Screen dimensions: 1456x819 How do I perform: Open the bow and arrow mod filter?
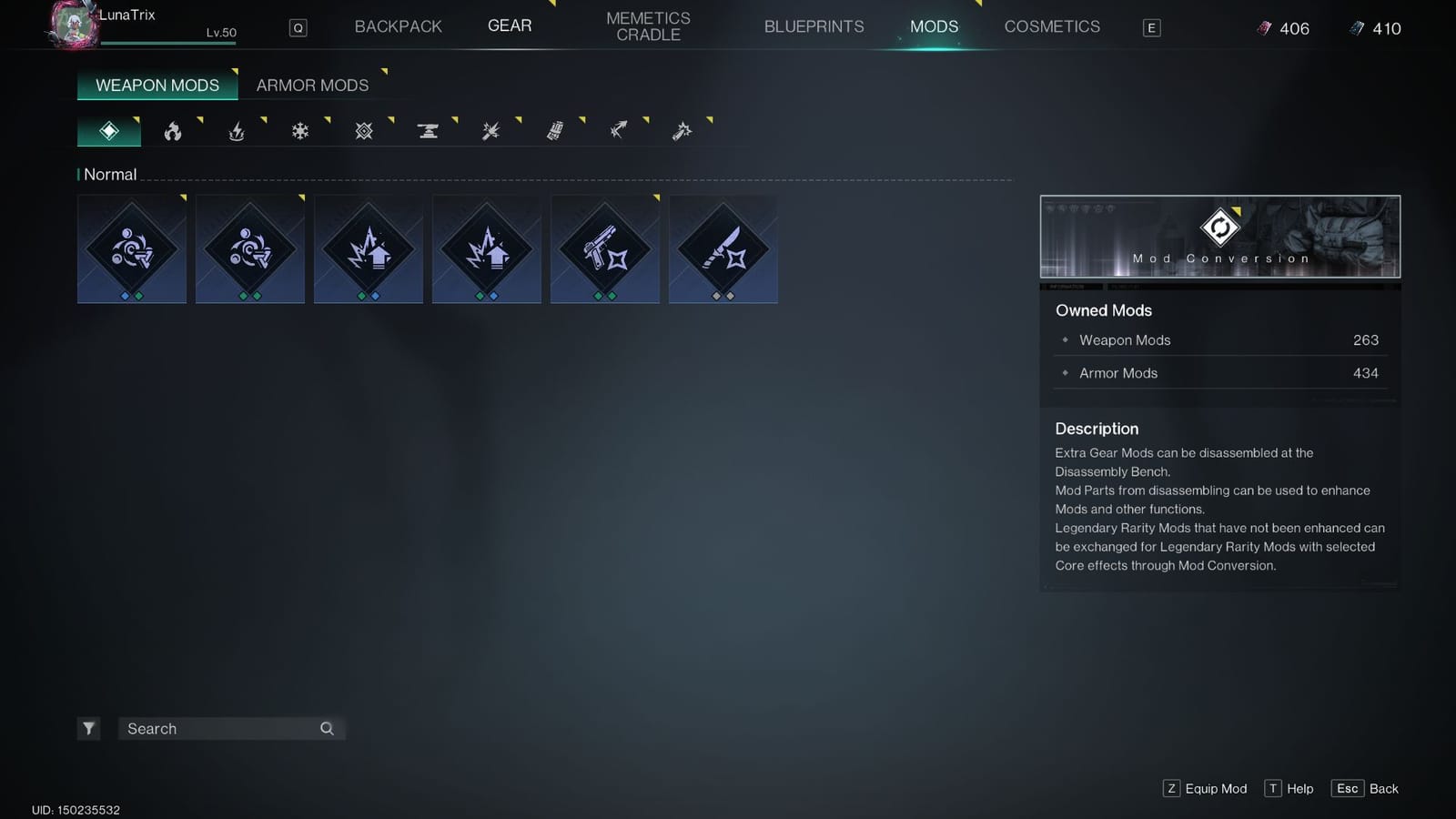tap(618, 130)
